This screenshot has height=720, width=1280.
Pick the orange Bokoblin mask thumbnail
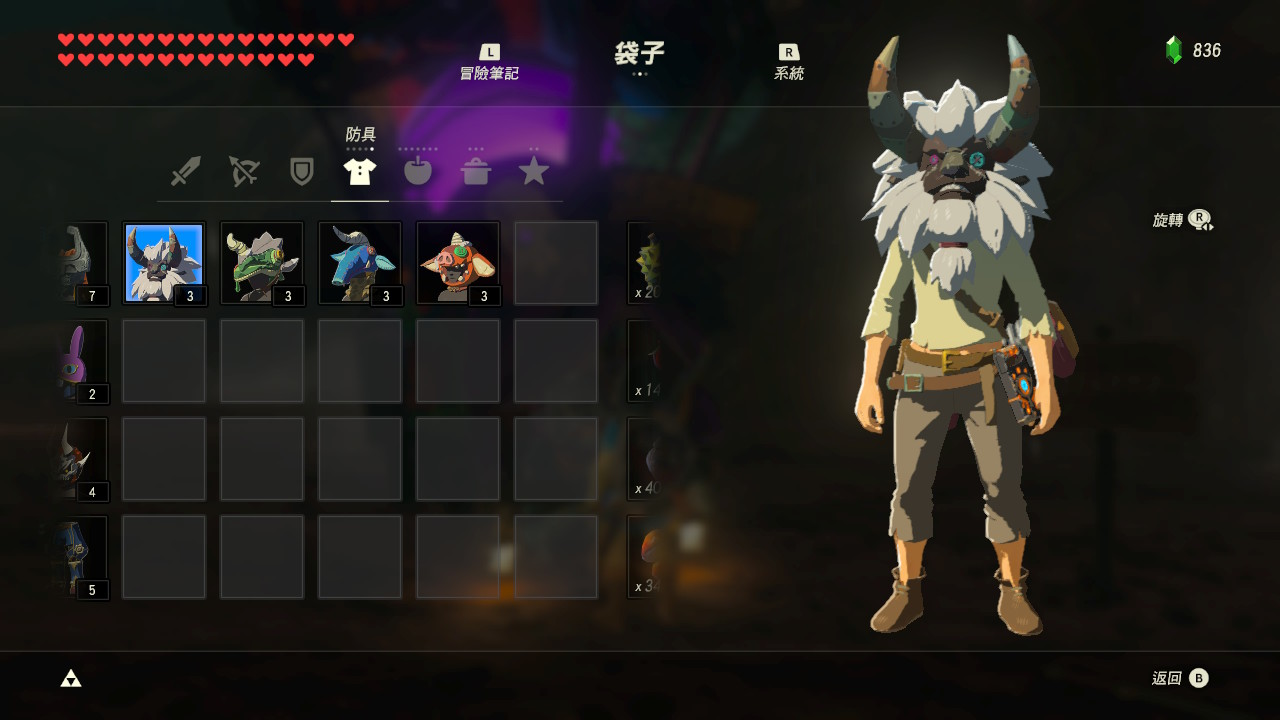pos(457,262)
